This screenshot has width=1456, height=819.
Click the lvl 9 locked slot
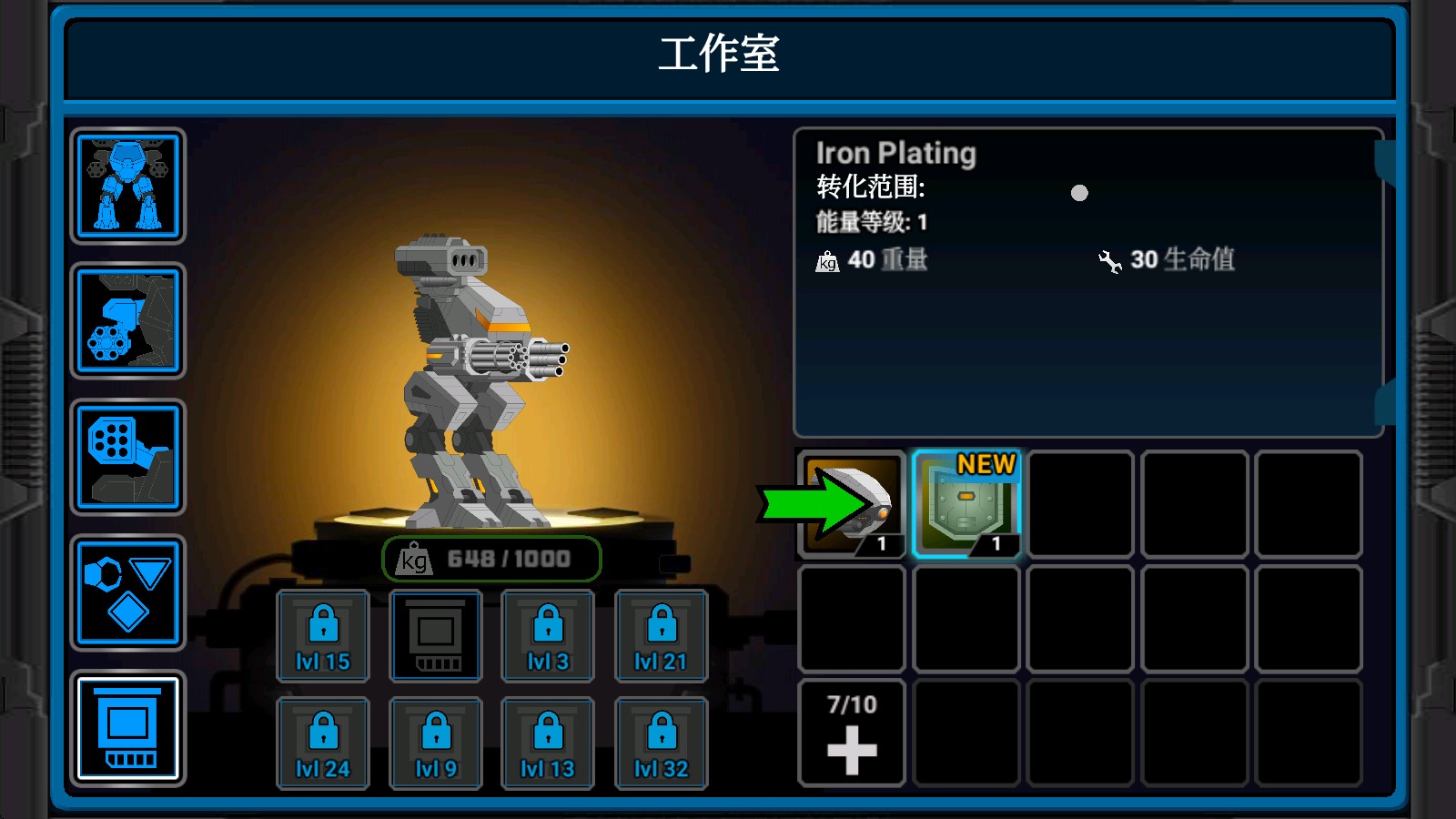click(x=435, y=743)
